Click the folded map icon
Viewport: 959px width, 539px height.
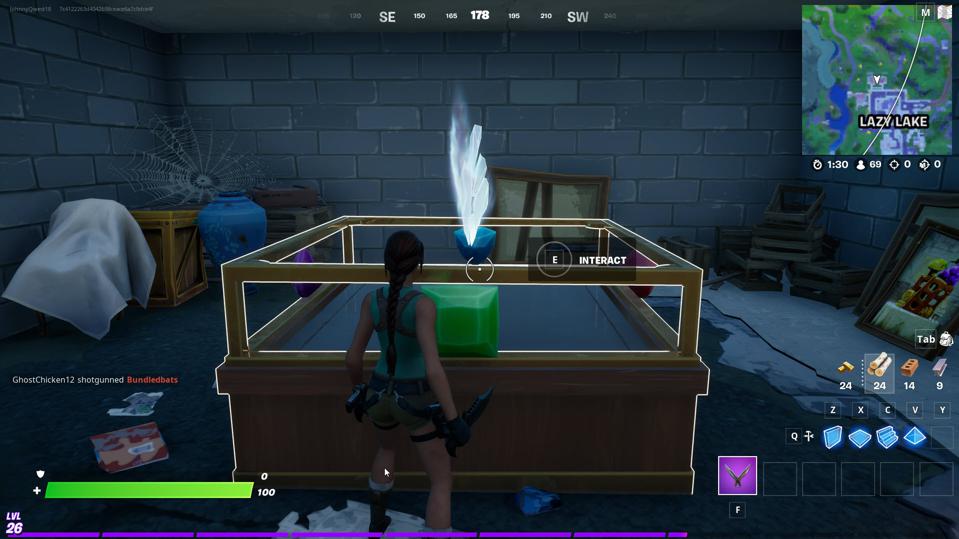click(944, 13)
